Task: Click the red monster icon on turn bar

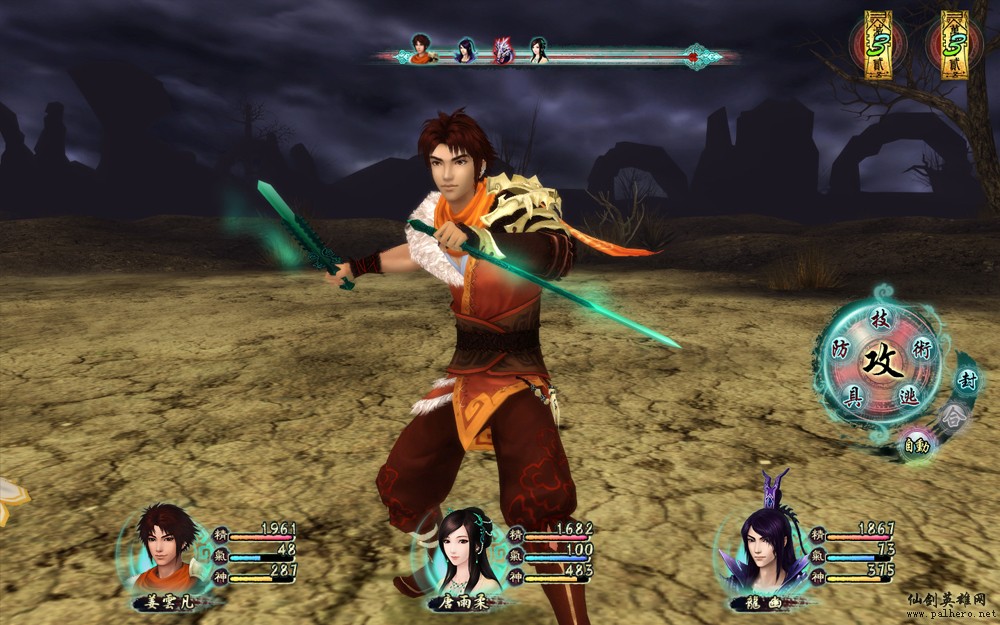Action: [x=502, y=50]
